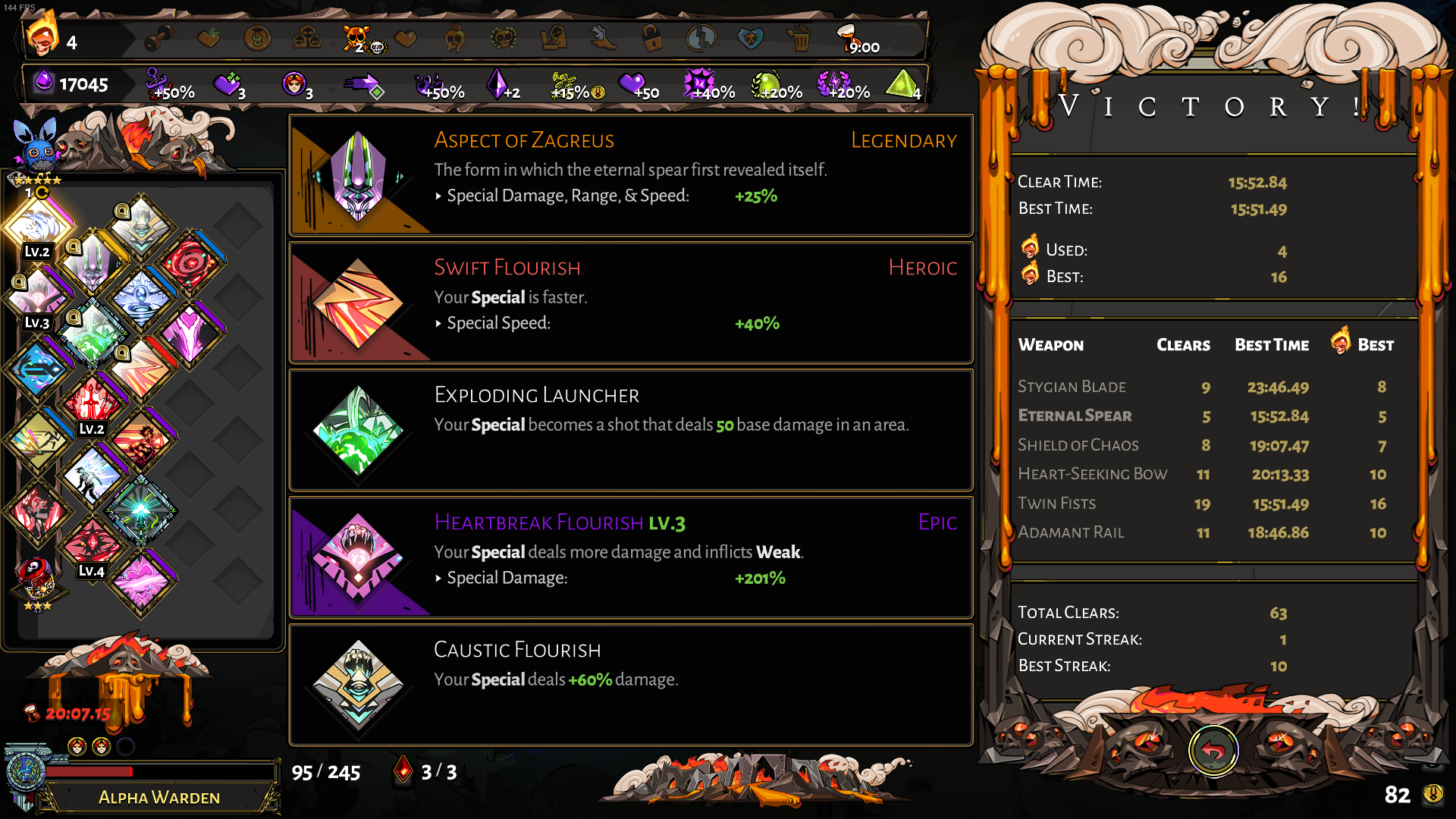
Task: Click the purple gem icon next to 17045
Action: [x=43, y=83]
